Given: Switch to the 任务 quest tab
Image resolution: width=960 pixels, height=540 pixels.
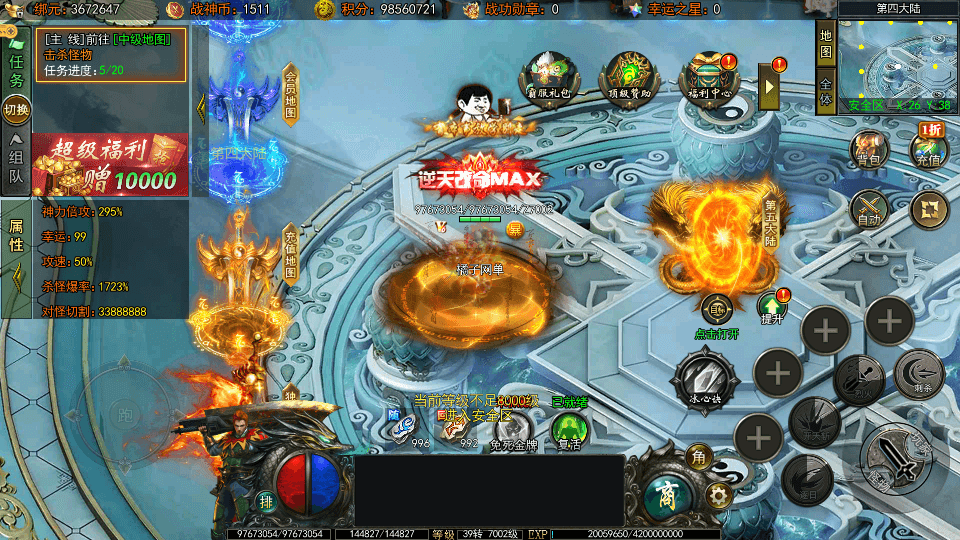Looking at the screenshot, I should point(16,67).
